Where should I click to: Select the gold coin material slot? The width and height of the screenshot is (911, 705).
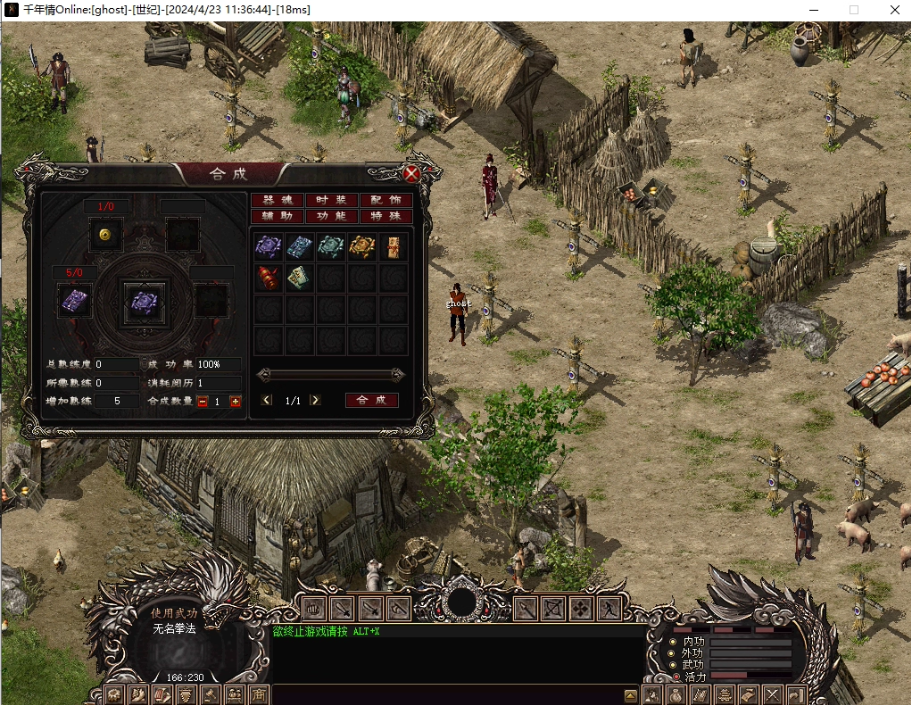pos(105,235)
